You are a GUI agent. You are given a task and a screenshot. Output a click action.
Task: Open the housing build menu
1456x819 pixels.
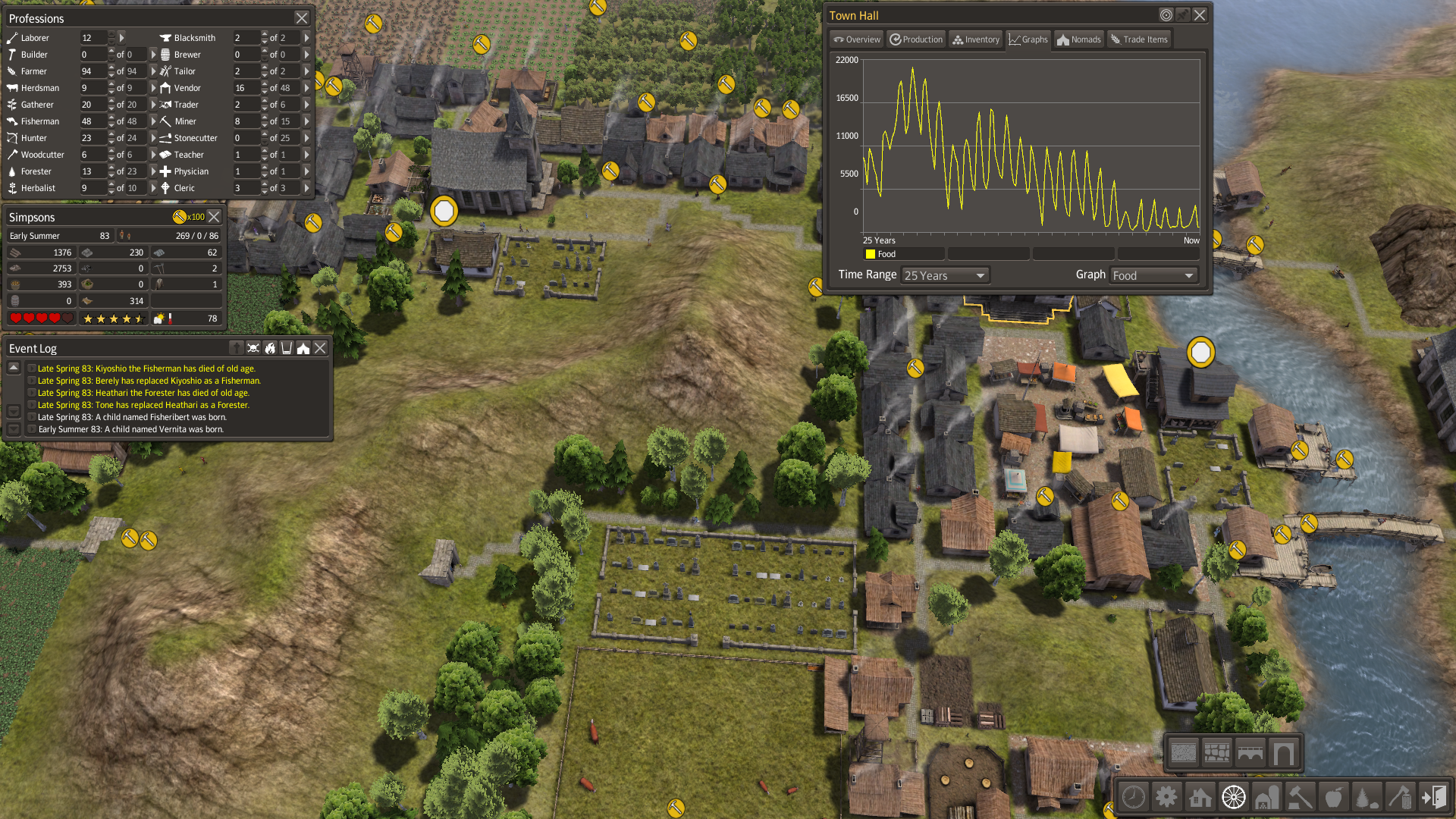point(1200,797)
